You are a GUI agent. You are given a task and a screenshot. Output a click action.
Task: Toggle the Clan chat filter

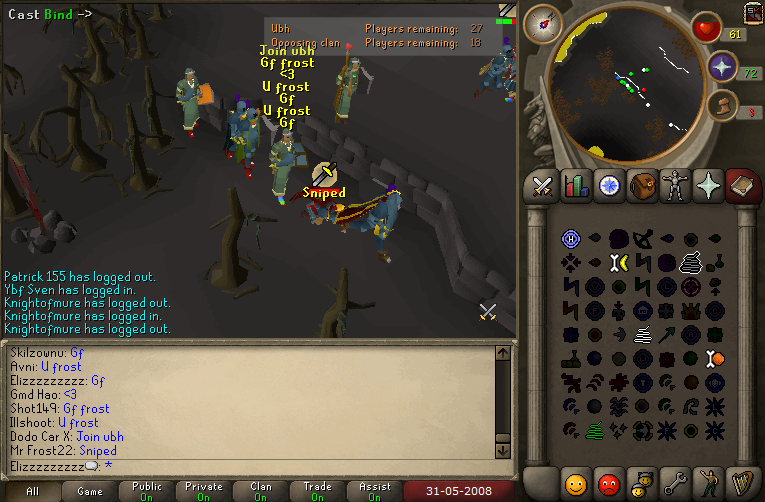pos(261,492)
